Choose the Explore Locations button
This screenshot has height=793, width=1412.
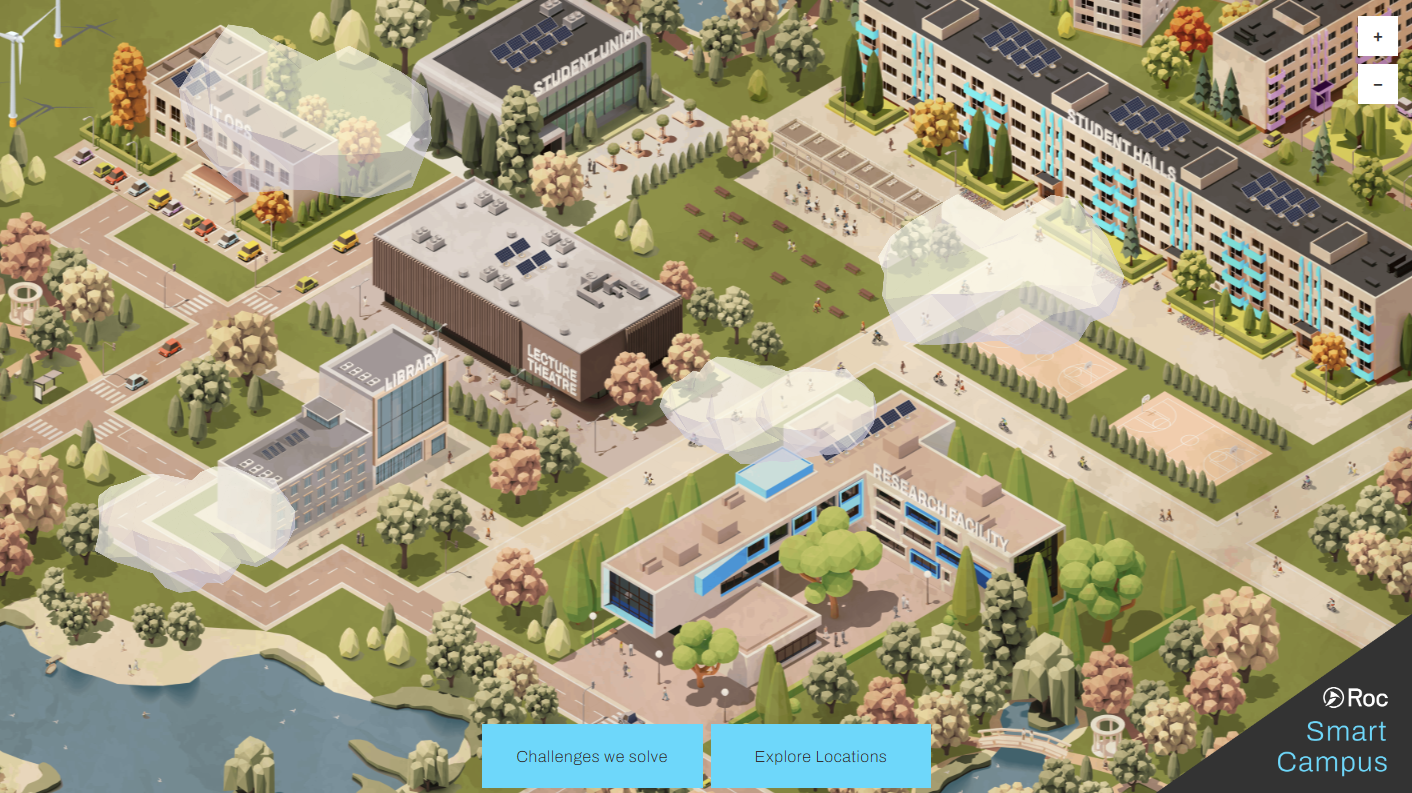click(820, 756)
